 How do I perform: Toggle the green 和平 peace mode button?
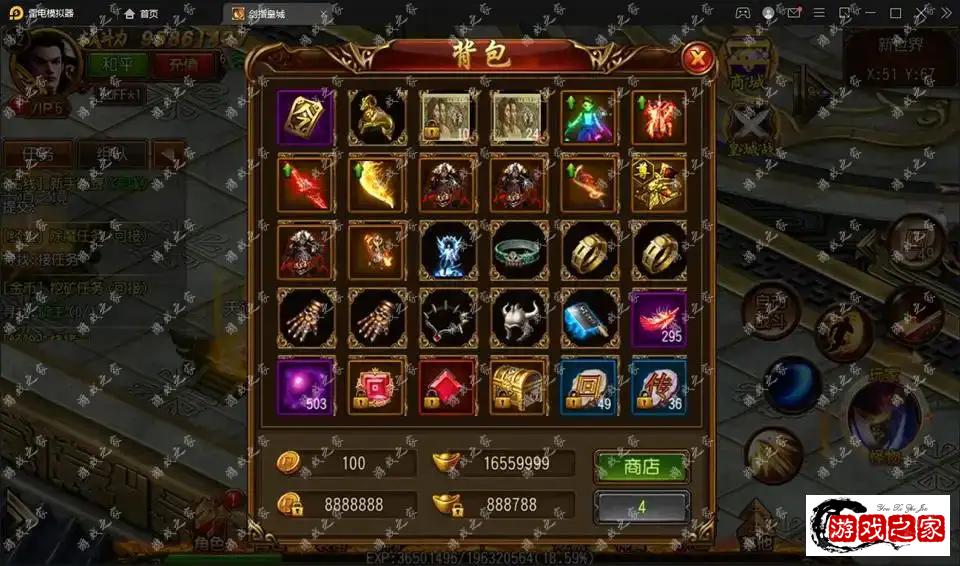117,64
